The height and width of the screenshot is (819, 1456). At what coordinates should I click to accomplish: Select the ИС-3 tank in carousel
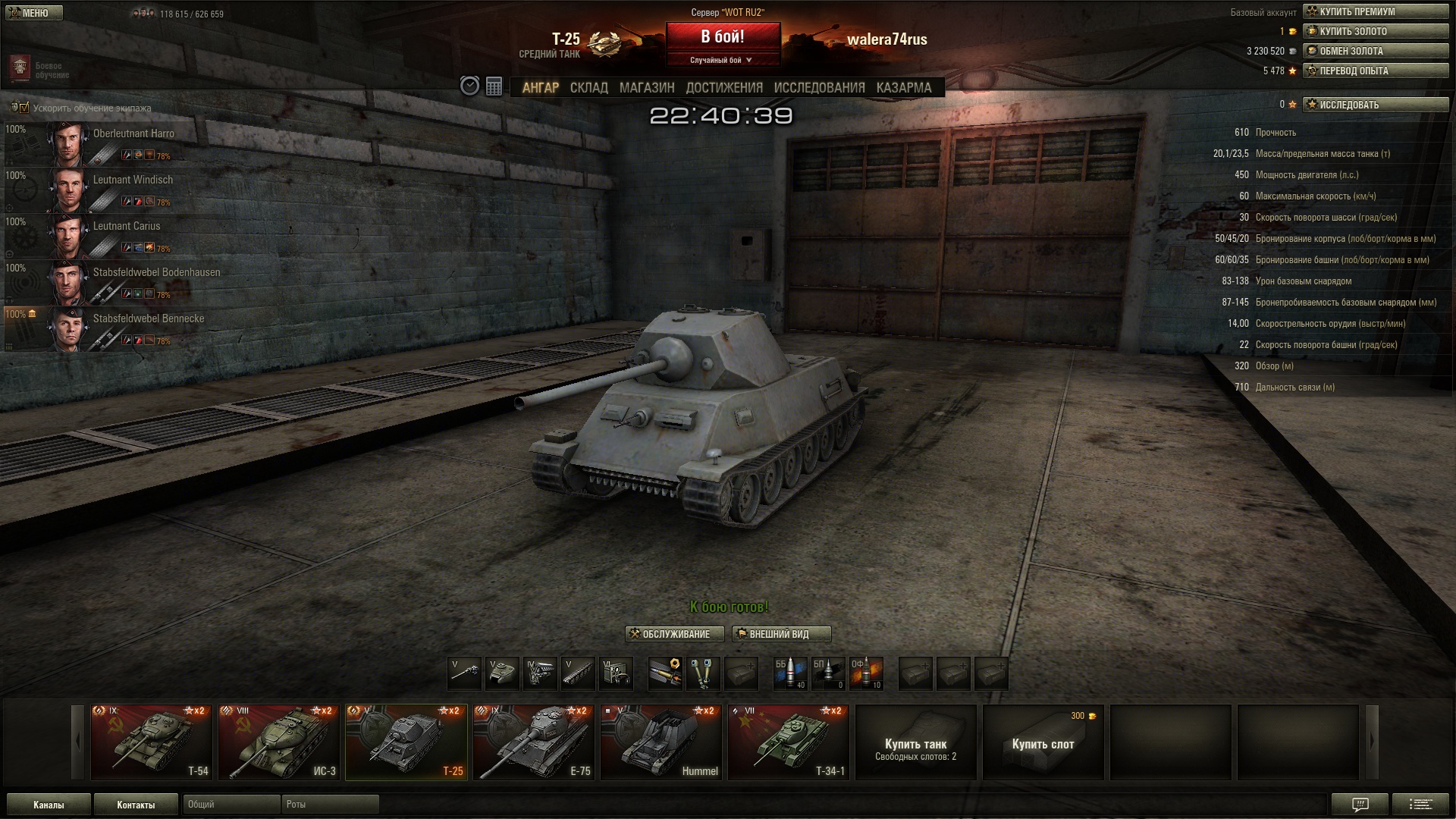[279, 742]
